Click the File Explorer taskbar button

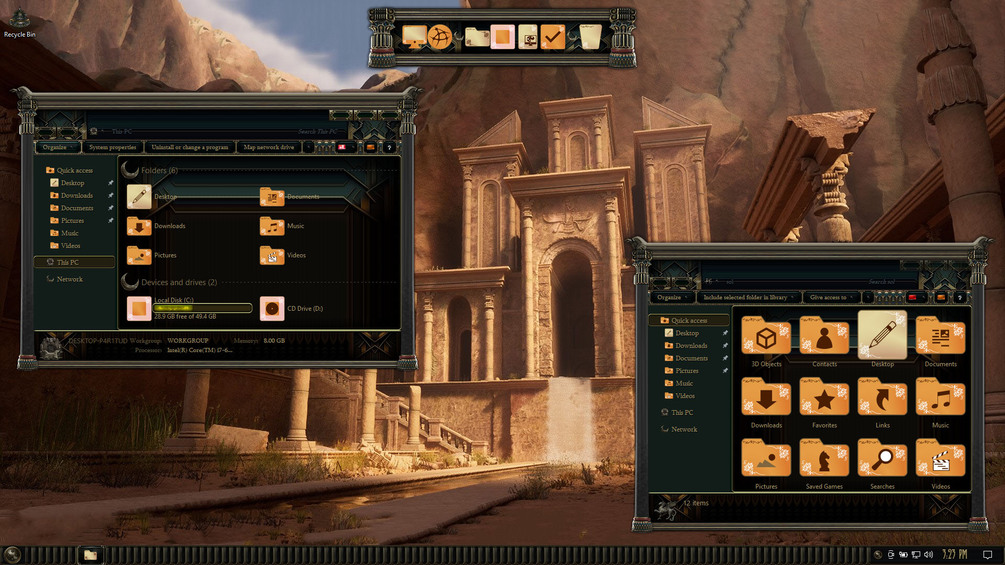(x=90, y=554)
